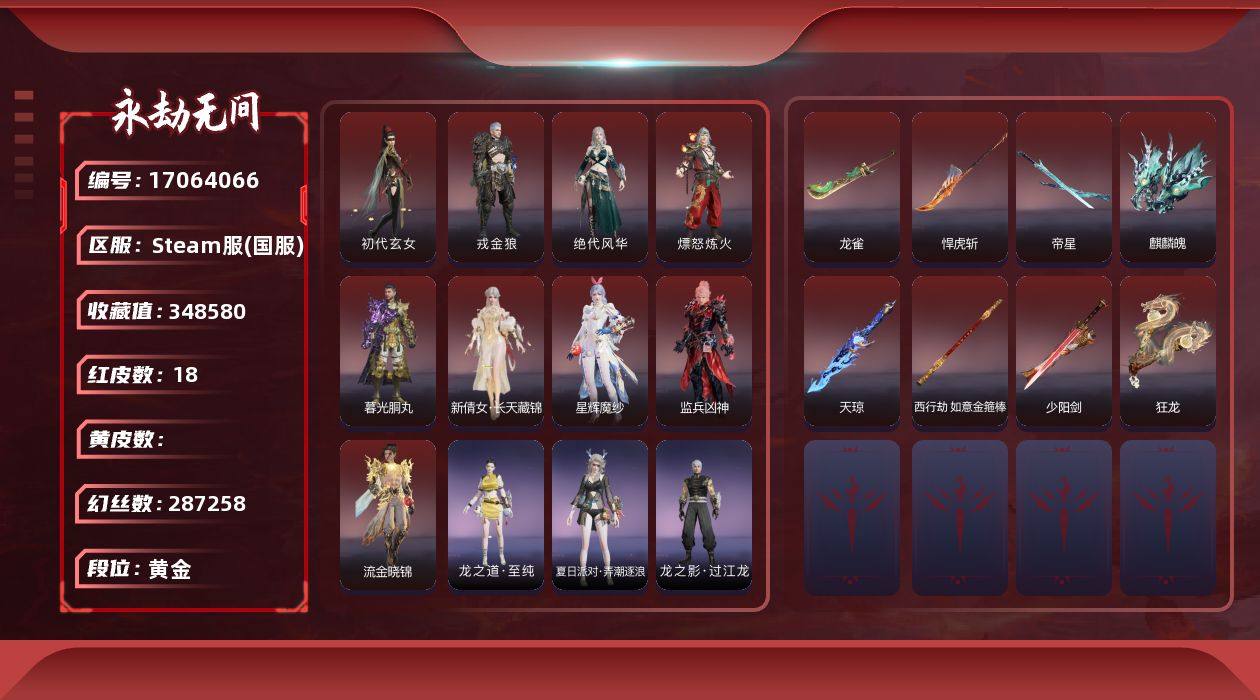This screenshot has width=1260, height=700.
Task: Choose the 戎金狼 skin card
Action: click(496, 186)
